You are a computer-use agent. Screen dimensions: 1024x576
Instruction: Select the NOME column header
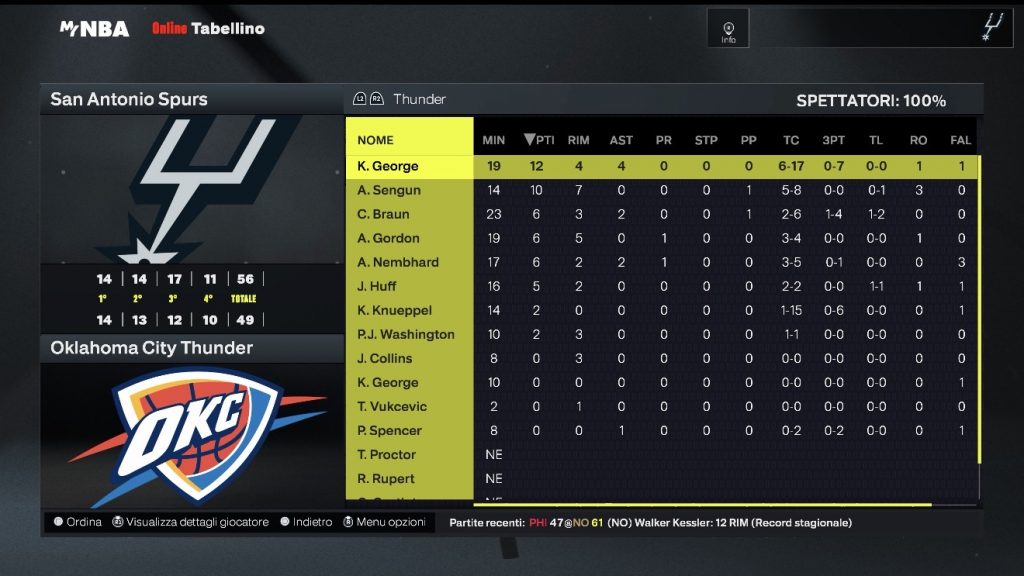click(x=376, y=140)
